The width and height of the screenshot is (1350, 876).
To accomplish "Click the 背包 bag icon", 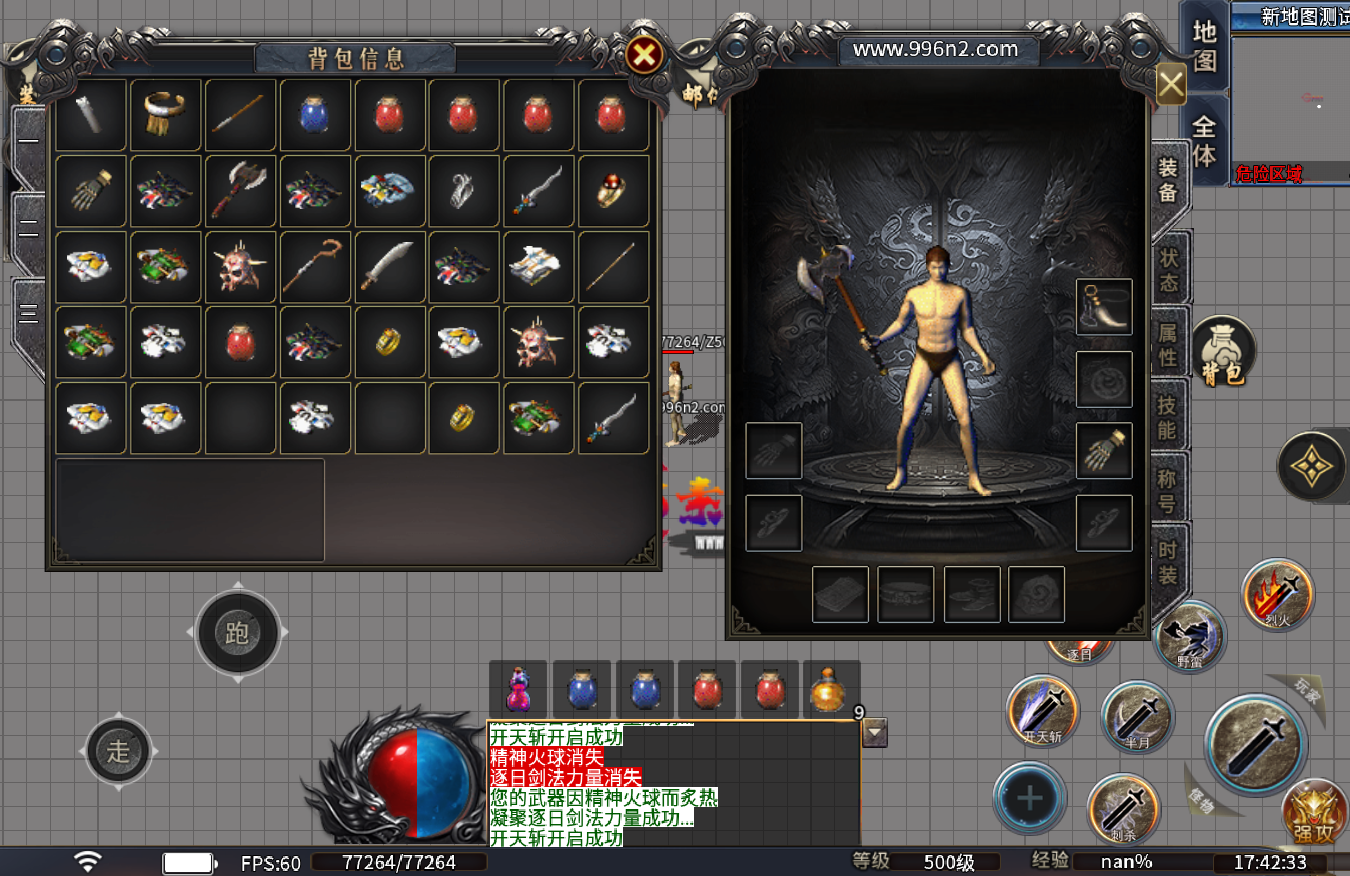I will [x=1222, y=351].
